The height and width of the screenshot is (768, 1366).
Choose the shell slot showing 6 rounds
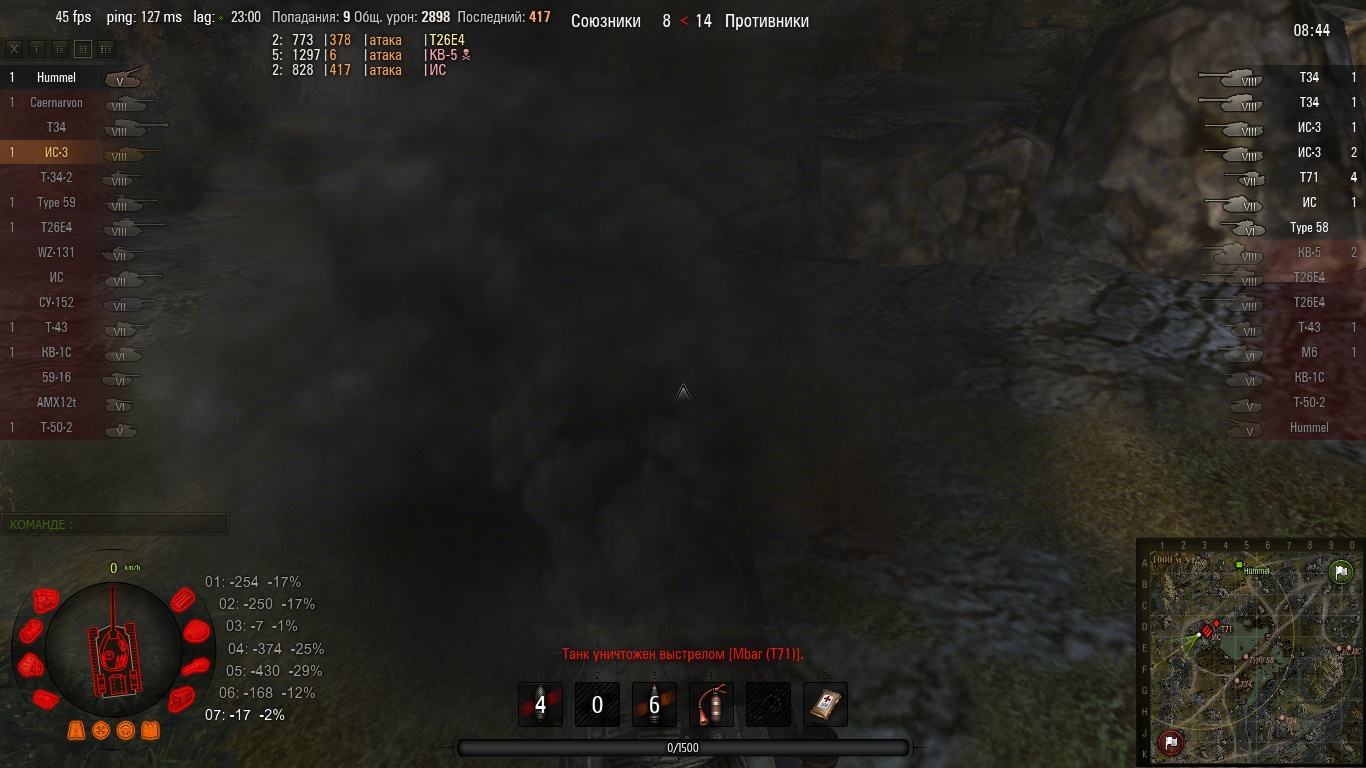(x=654, y=705)
